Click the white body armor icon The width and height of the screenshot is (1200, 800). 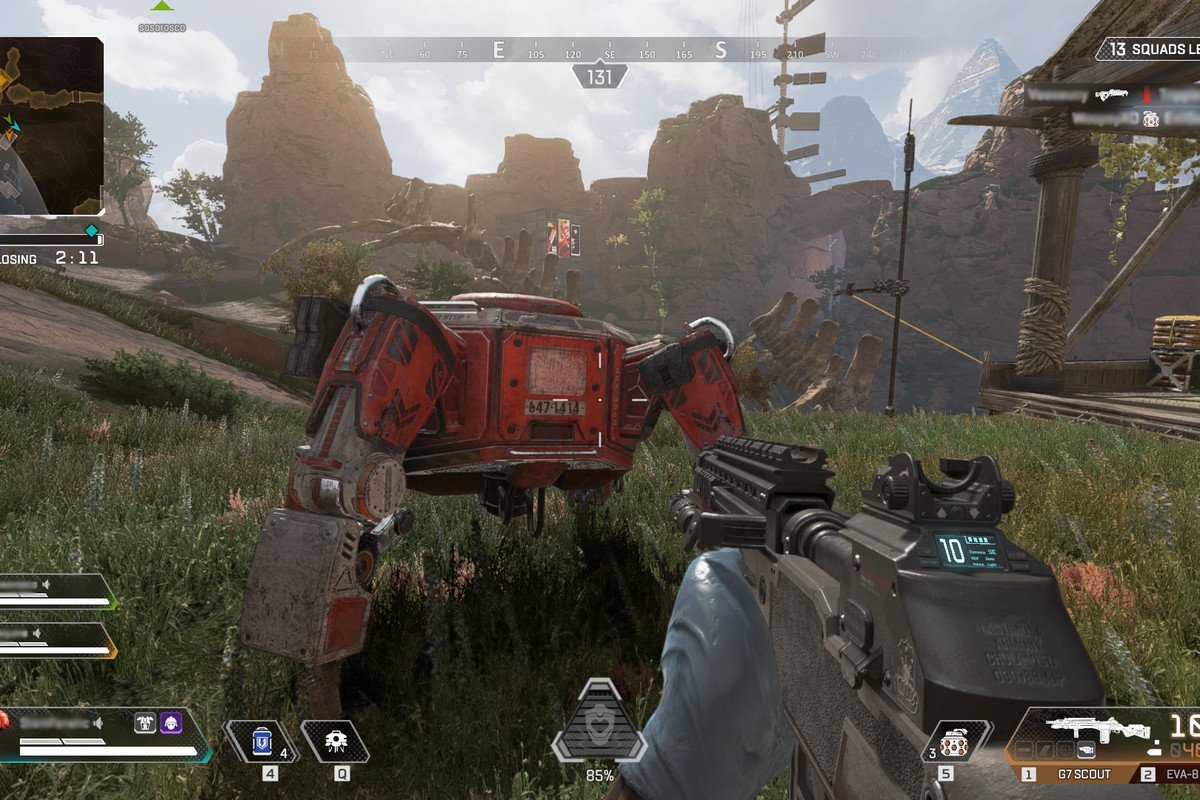[x=145, y=722]
